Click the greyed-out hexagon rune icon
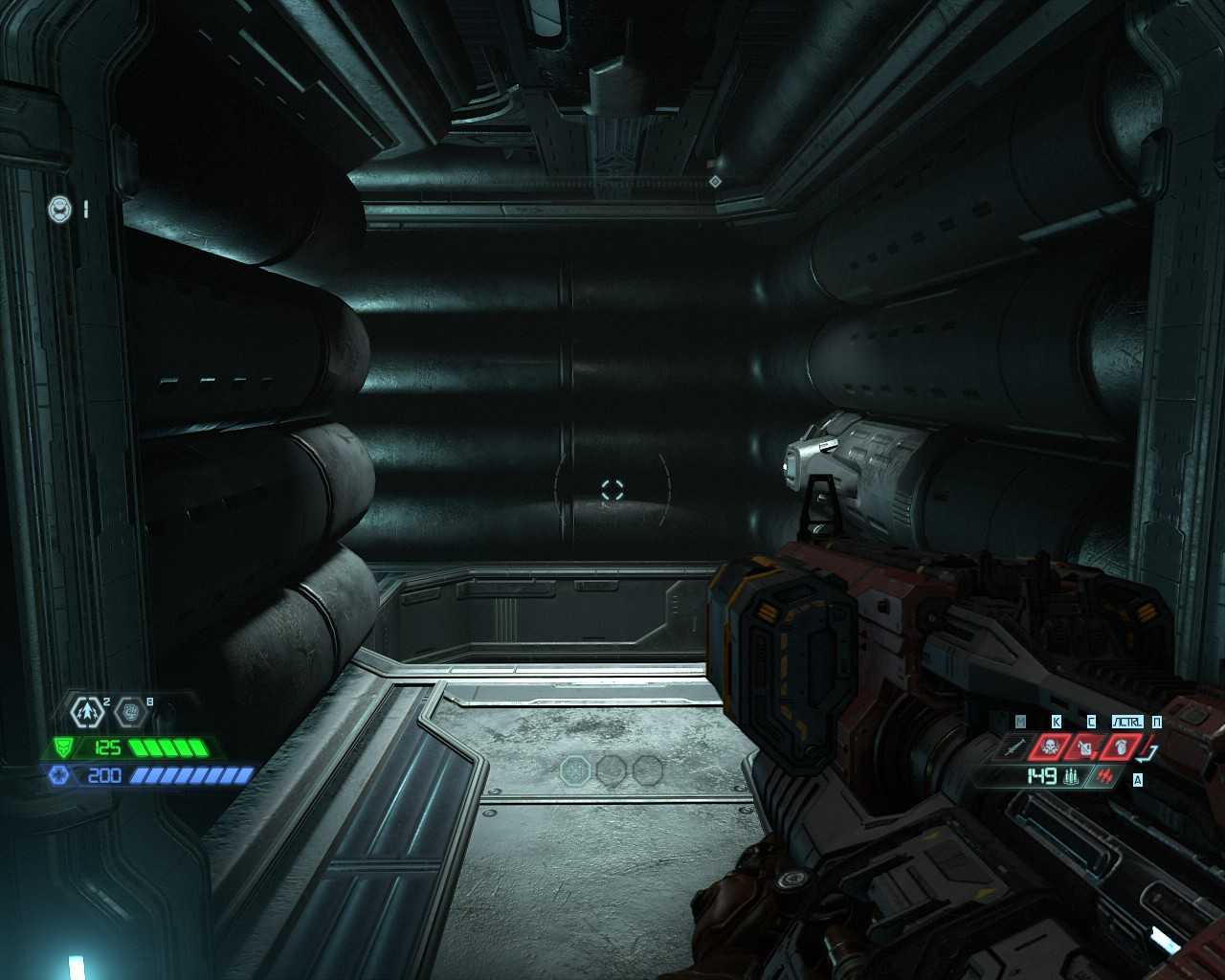 132,711
